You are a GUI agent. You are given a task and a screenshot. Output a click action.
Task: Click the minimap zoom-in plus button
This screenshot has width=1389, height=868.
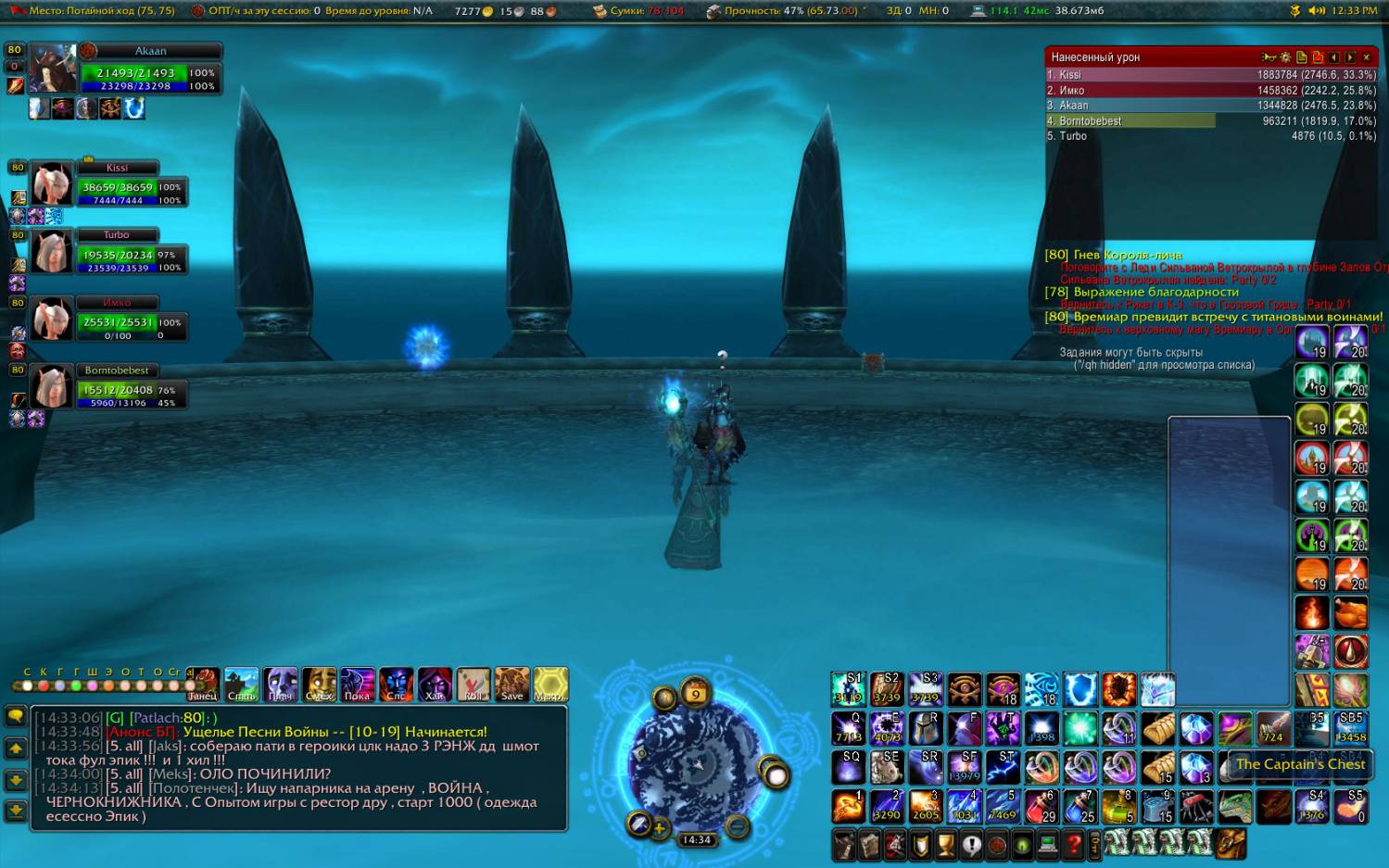[660, 828]
